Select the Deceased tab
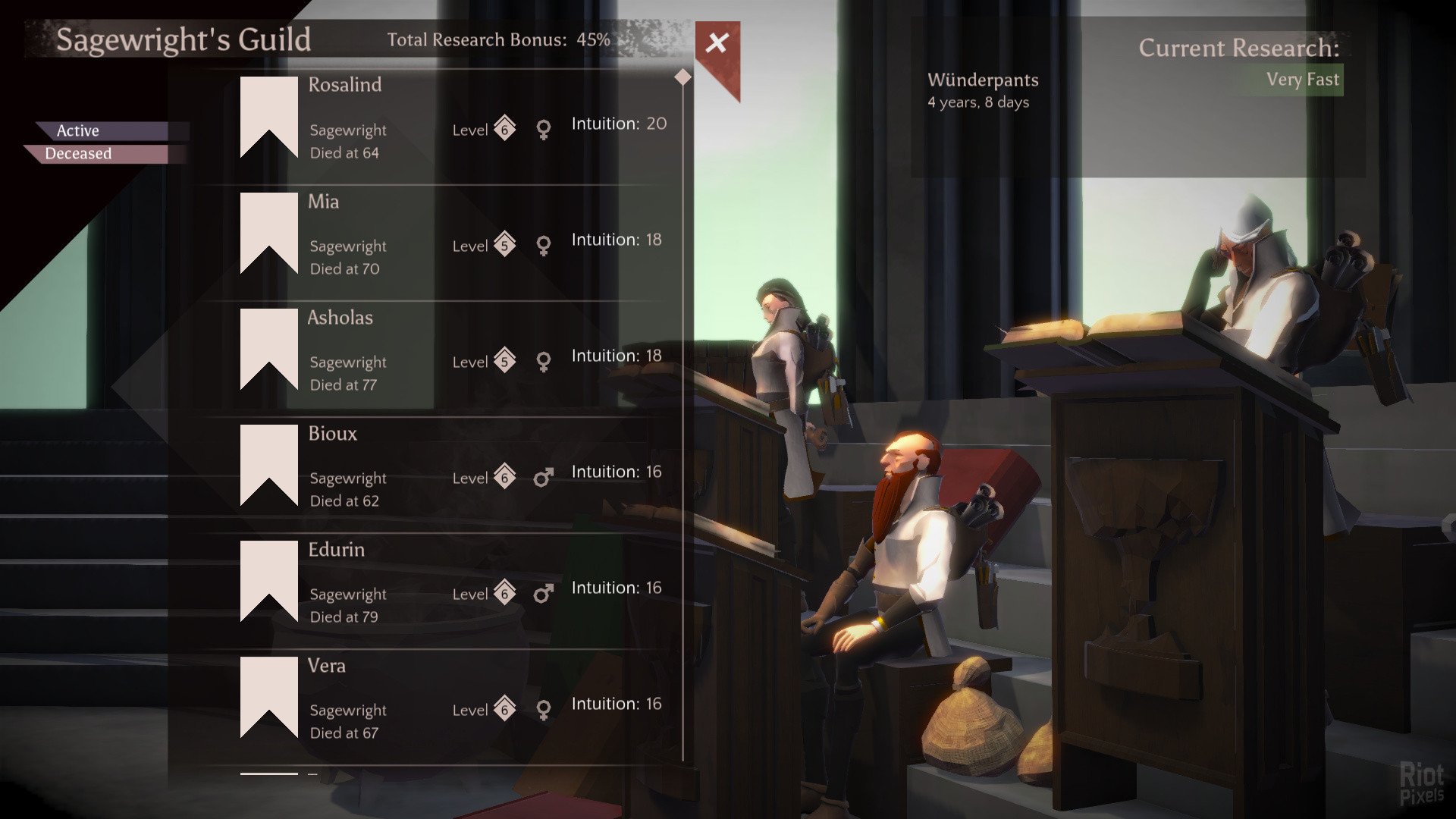Image resolution: width=1456 pixels, height=819 pixels. (x=79, y=154)
